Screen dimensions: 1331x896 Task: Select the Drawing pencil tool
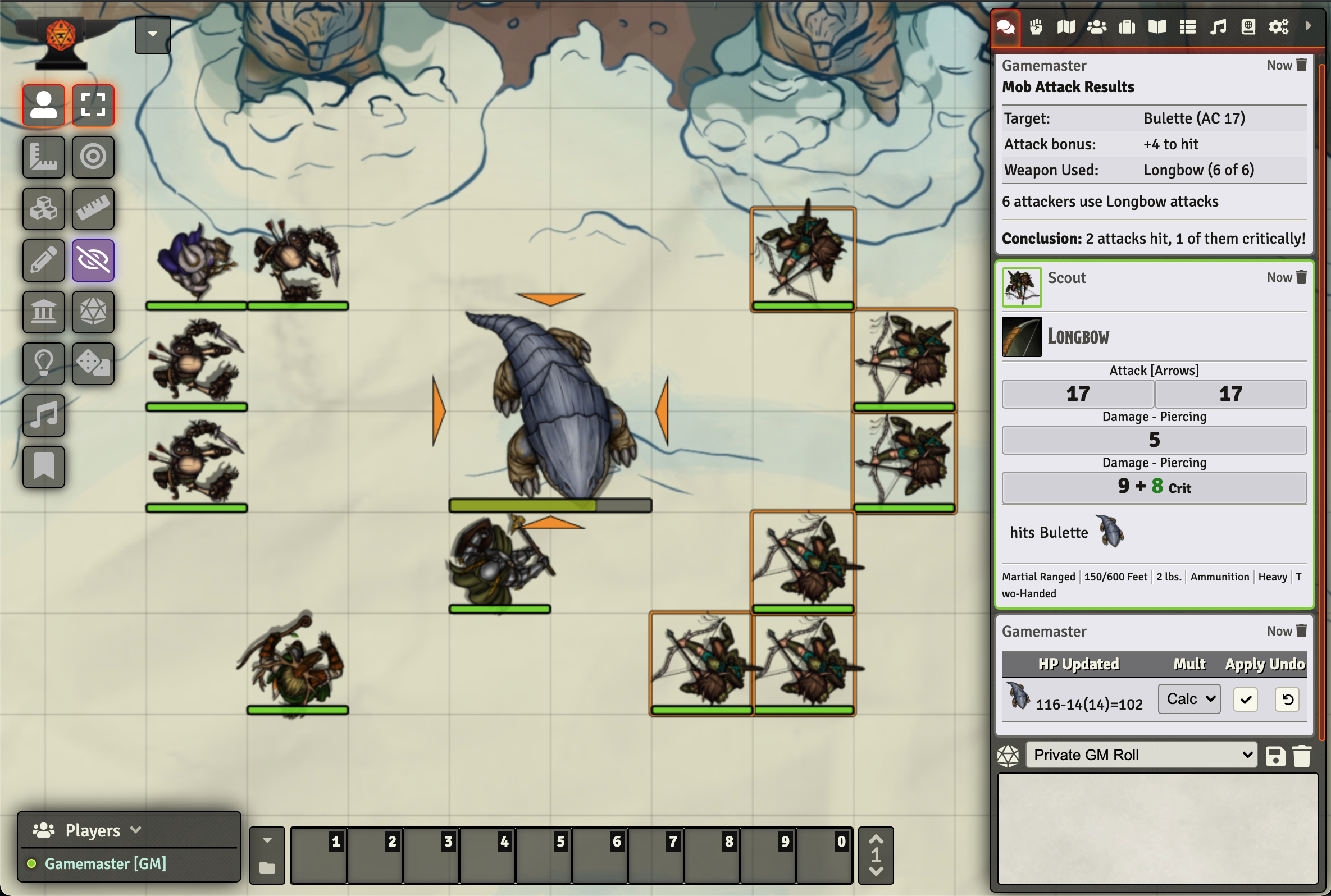pyautogui.click(x=43, y=260)
